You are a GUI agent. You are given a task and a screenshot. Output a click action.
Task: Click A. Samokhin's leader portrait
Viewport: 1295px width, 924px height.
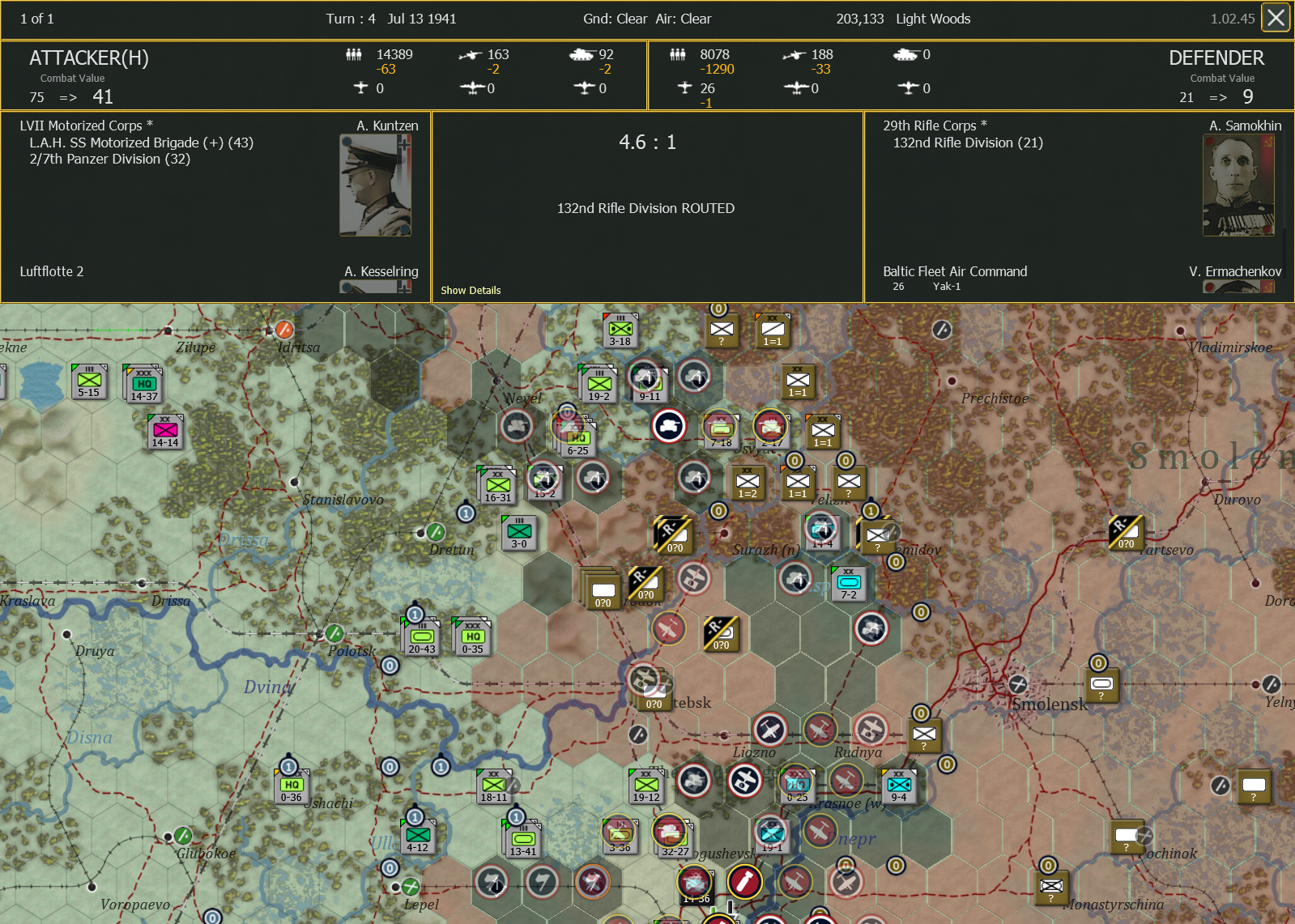pyautogui.click(x=1237, y=183)
